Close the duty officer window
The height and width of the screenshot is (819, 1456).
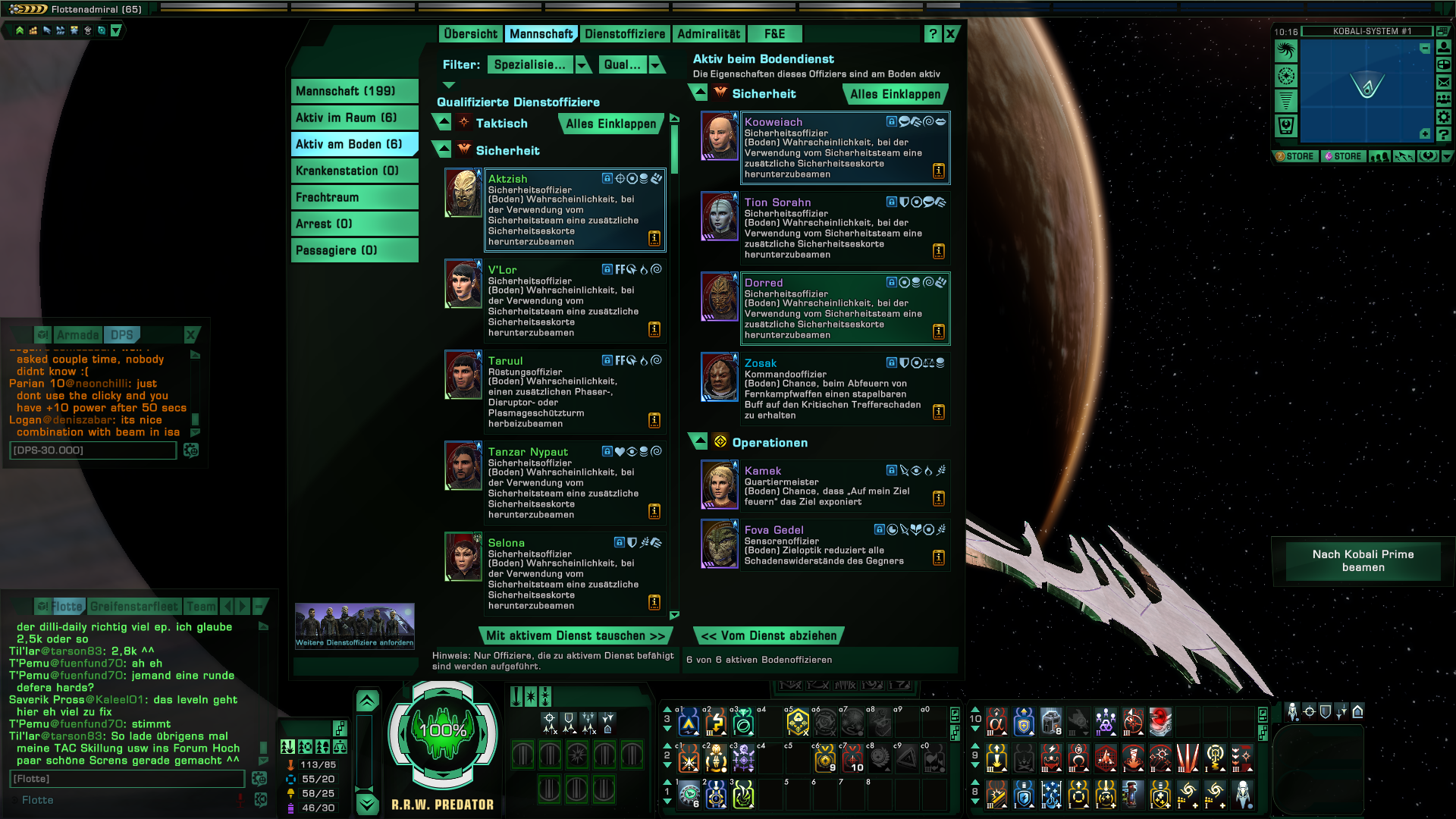coord(950,34)
